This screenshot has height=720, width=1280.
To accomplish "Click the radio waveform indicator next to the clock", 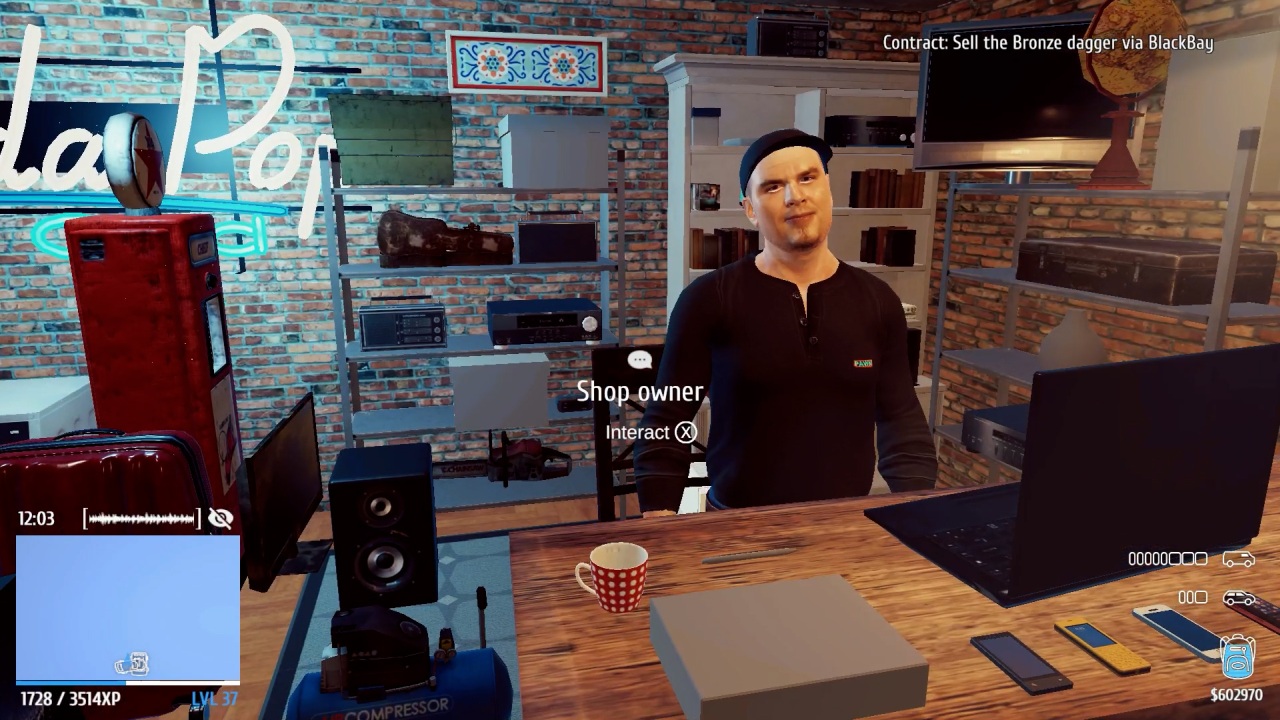I will coord(138,519).
